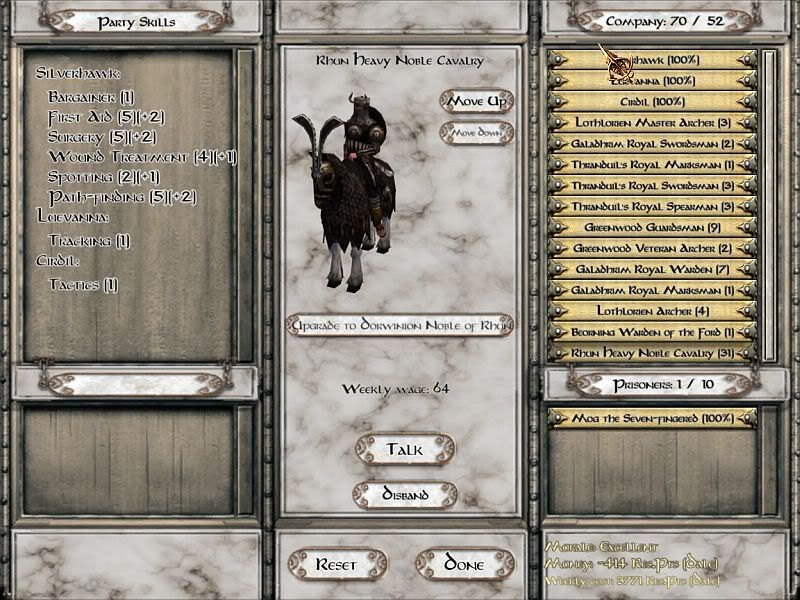Select Galadhrim Royal Swordsman troop
Image resolution: width=800 pixels, height=600 pixels.
coord(651,144)
